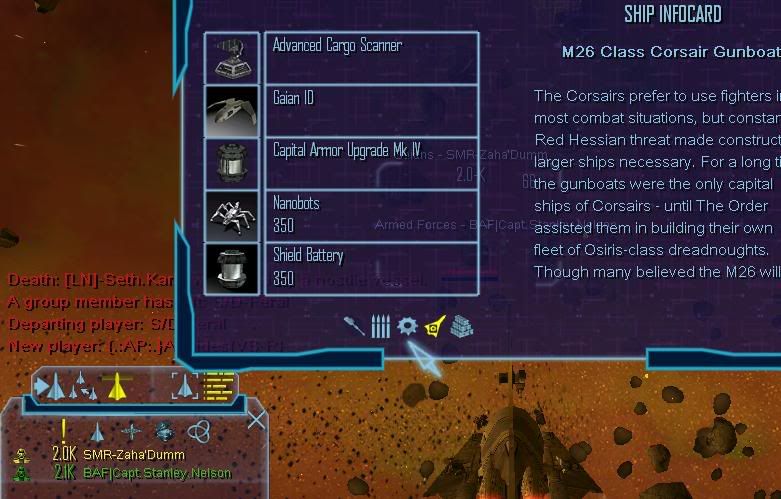Filter contacts by the space station icon
The height and width of the screenshot is (499, 781).
click(x=164, y=432)
